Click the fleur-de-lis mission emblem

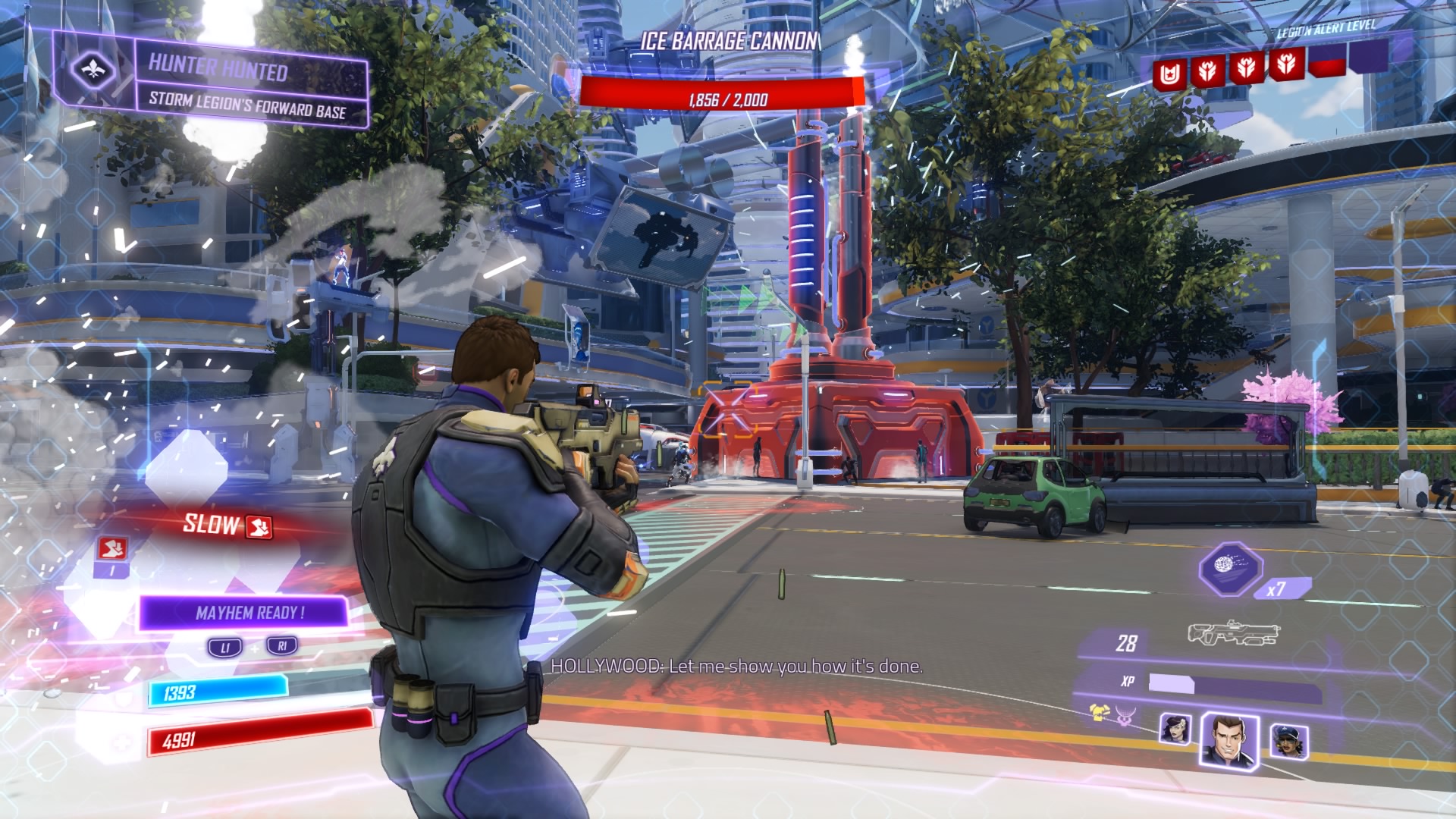pyautogui.click(x=94, y=71)
